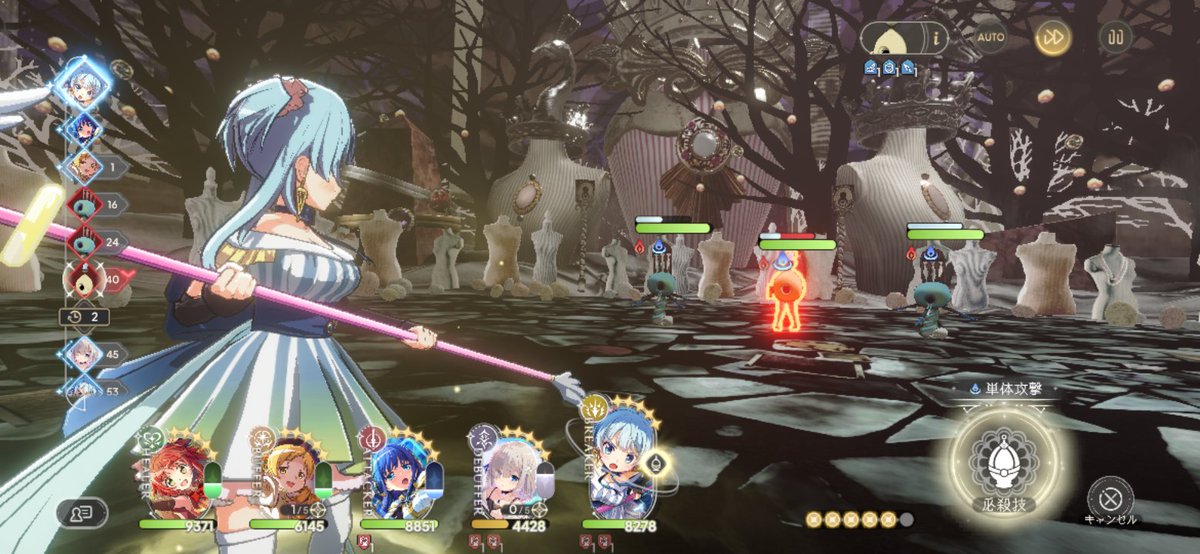1200x554 pixels.
Task: Open the party status list button
Action: point(82,513)
